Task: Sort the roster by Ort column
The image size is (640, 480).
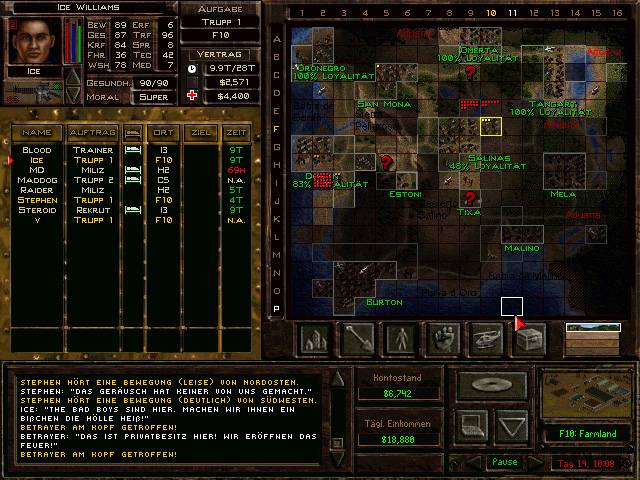Action: point(161,132)
